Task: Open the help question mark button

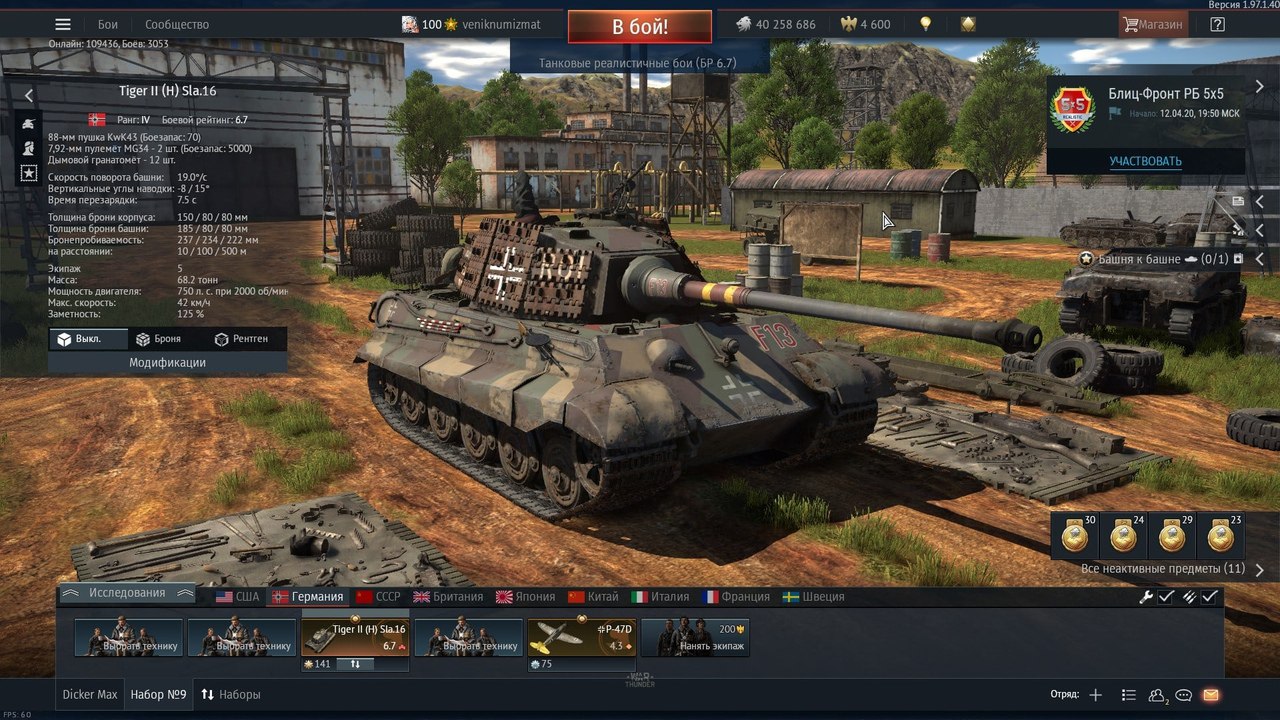Action: [x=1217, y=24]
